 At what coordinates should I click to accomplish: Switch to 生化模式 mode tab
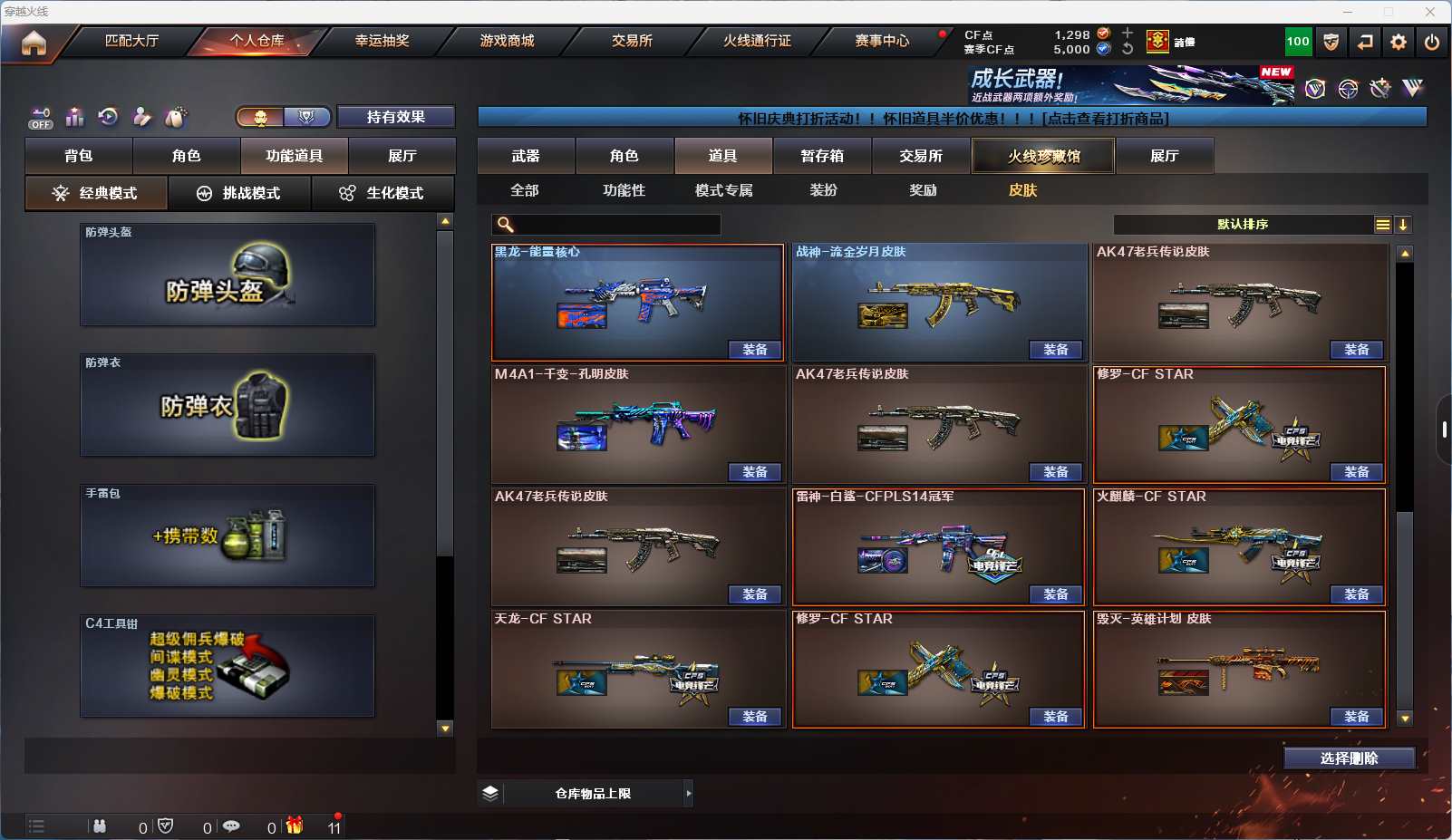click(x=382, y=193)
